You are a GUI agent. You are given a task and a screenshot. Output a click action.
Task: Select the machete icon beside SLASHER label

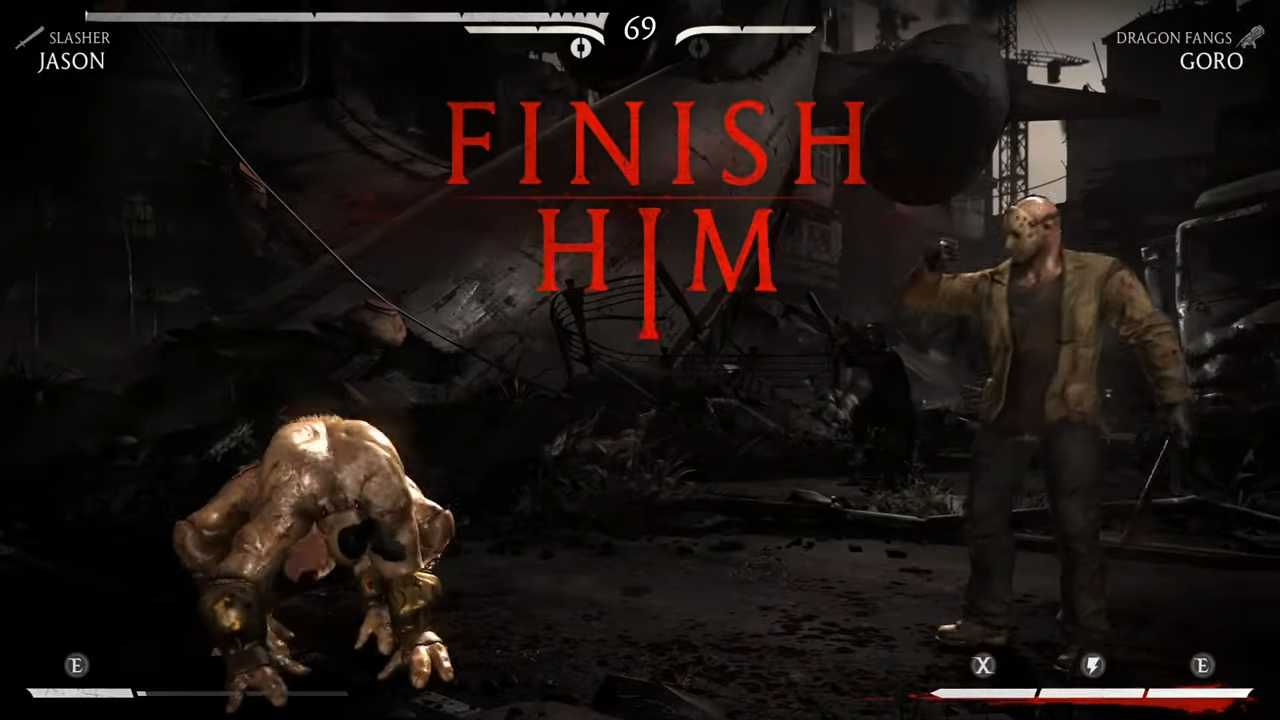tap(29, 38)
